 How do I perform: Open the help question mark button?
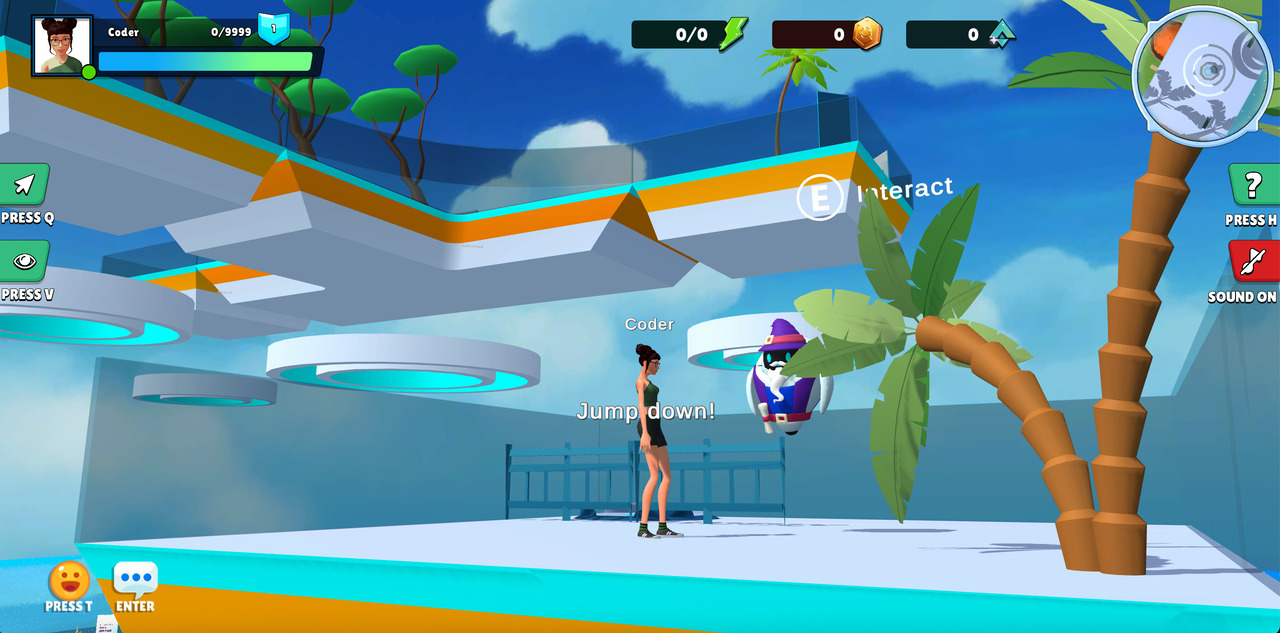1252,185
